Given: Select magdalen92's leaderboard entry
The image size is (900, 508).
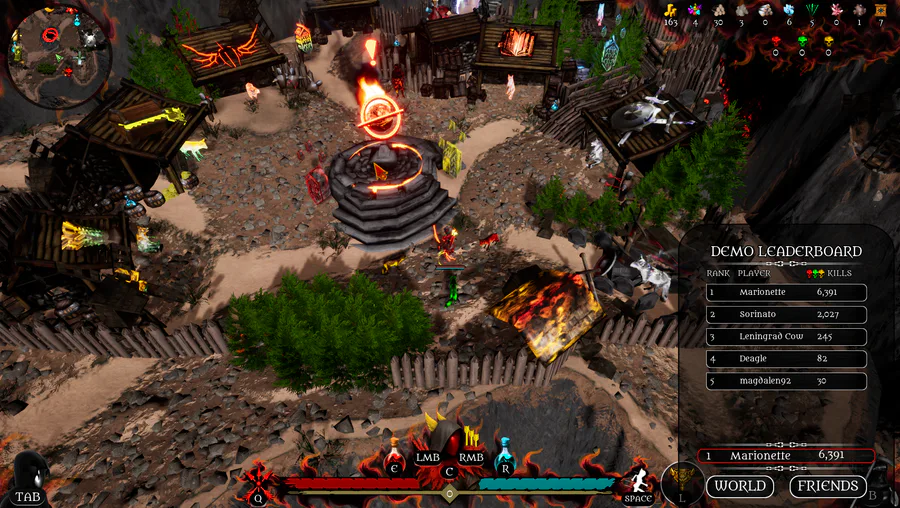Looking at the screenshot, I should [x=786, y=381].
